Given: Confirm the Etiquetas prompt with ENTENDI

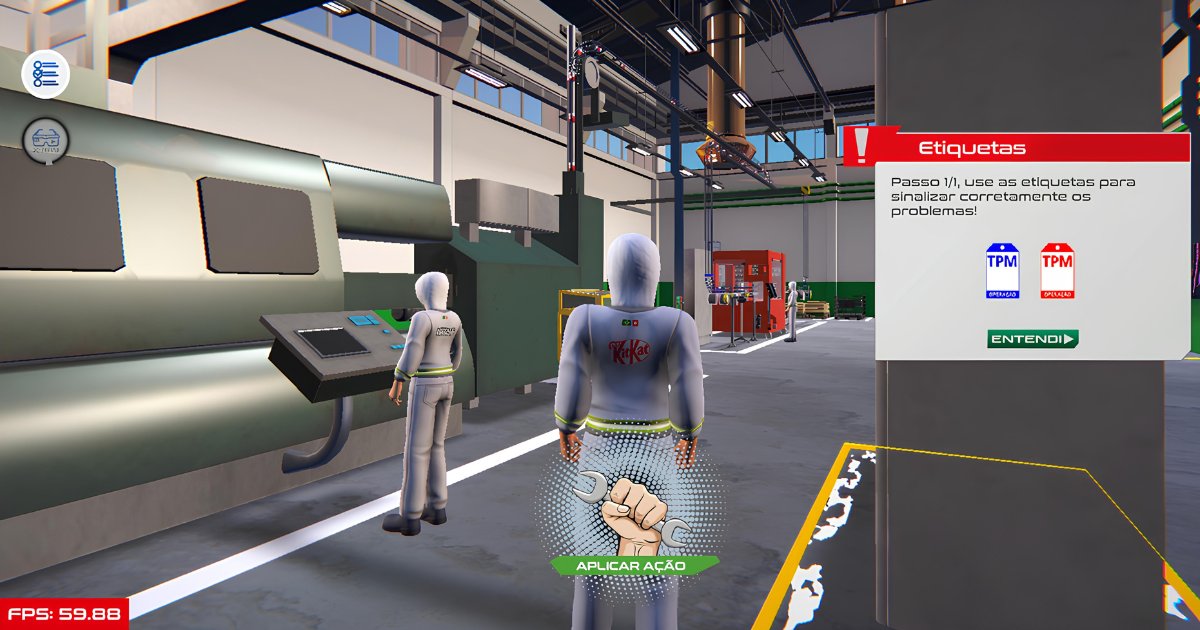Looking at the screenshot, I should point(1033,339).
